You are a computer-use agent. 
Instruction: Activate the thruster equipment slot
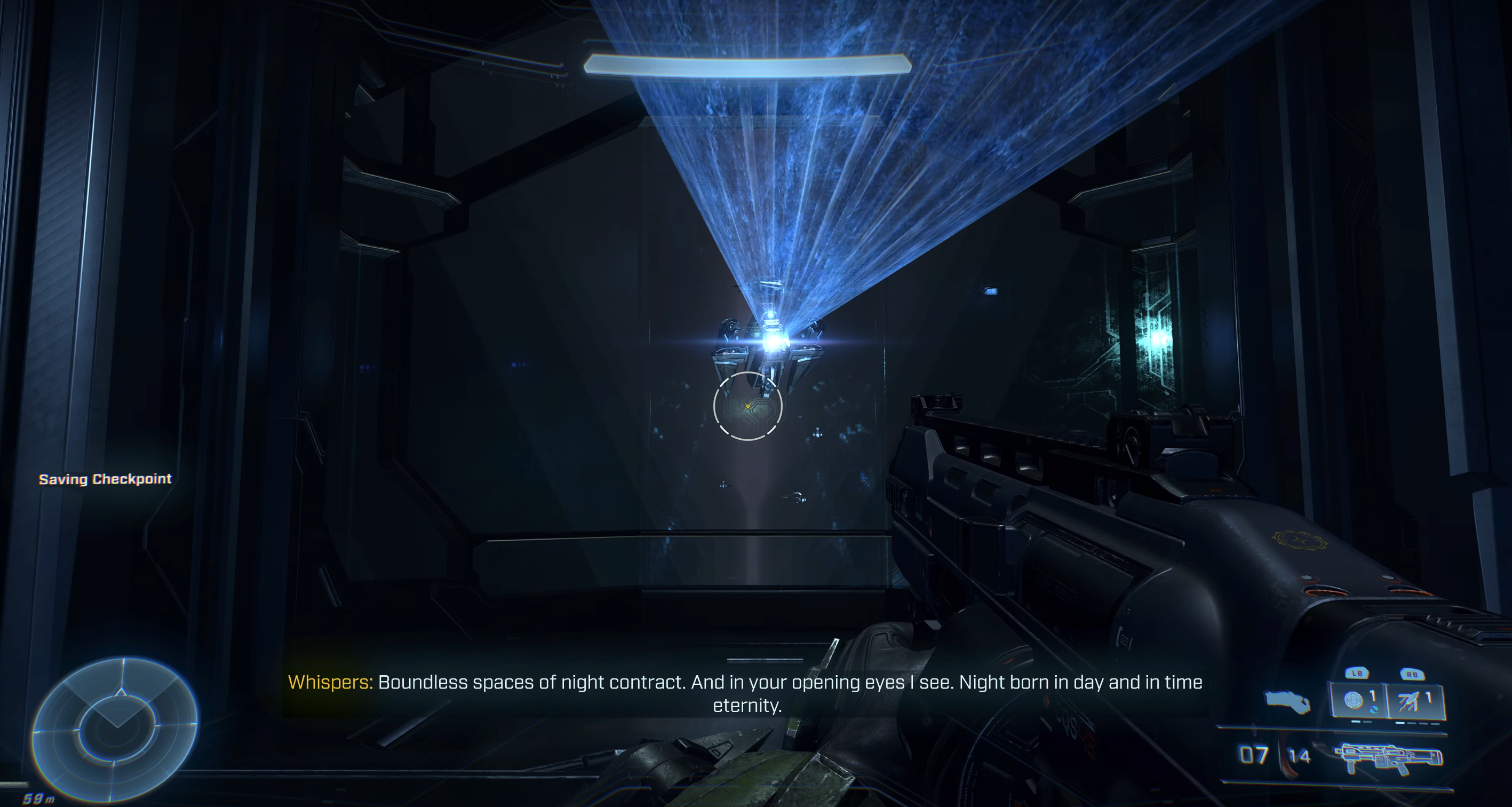pos(1414,700)
